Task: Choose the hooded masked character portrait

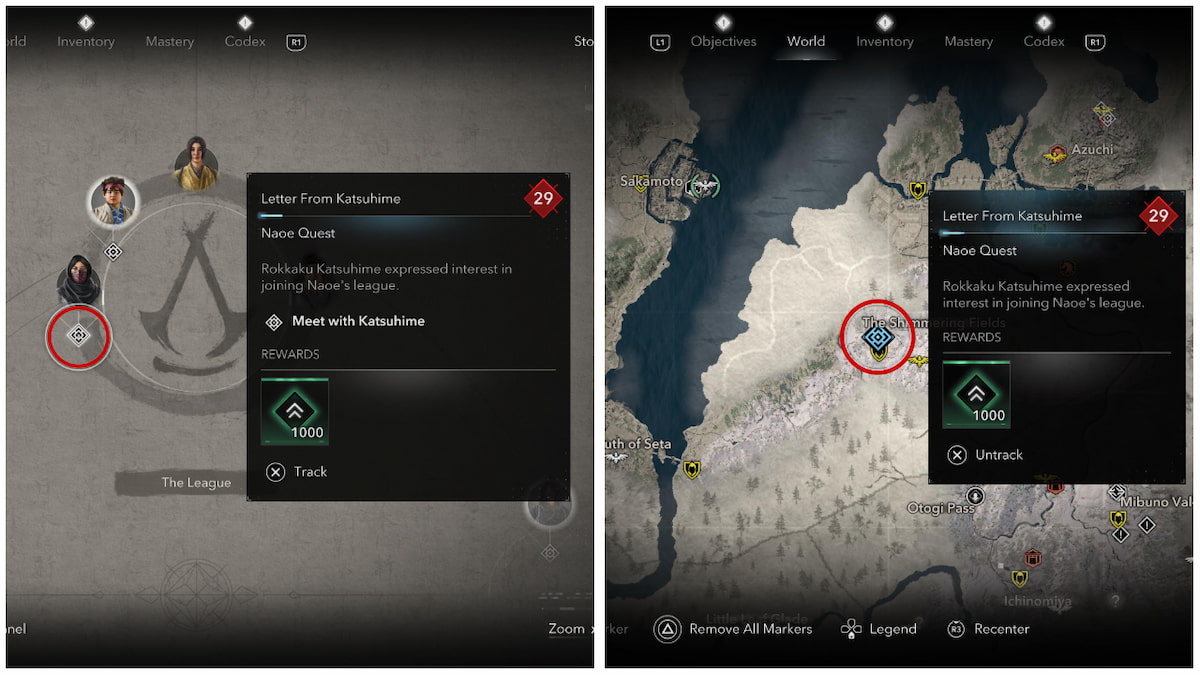Action: [78, 280]
